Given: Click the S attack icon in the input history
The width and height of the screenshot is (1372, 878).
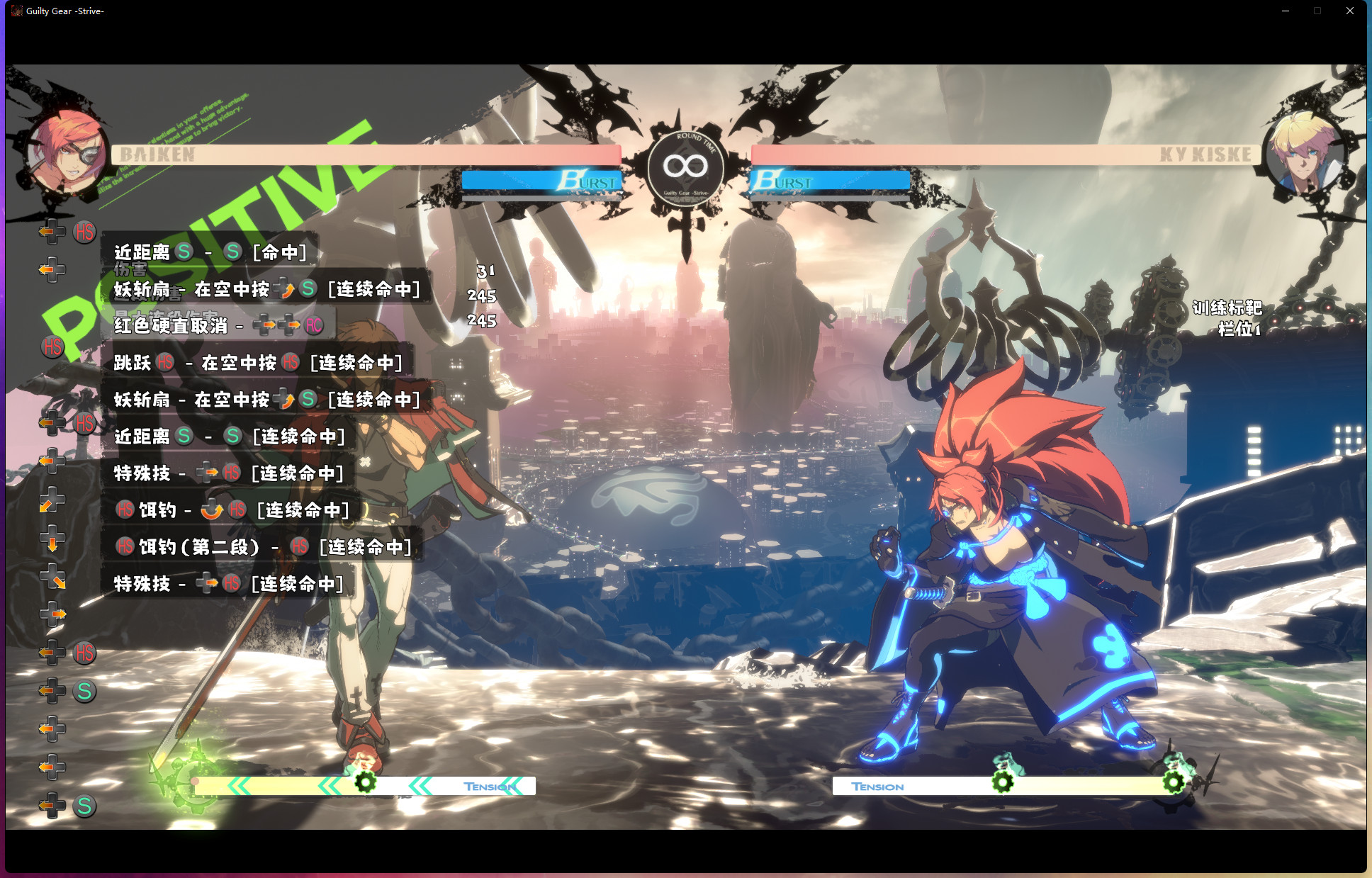Looking at the screenshot, I should (84, 692).
